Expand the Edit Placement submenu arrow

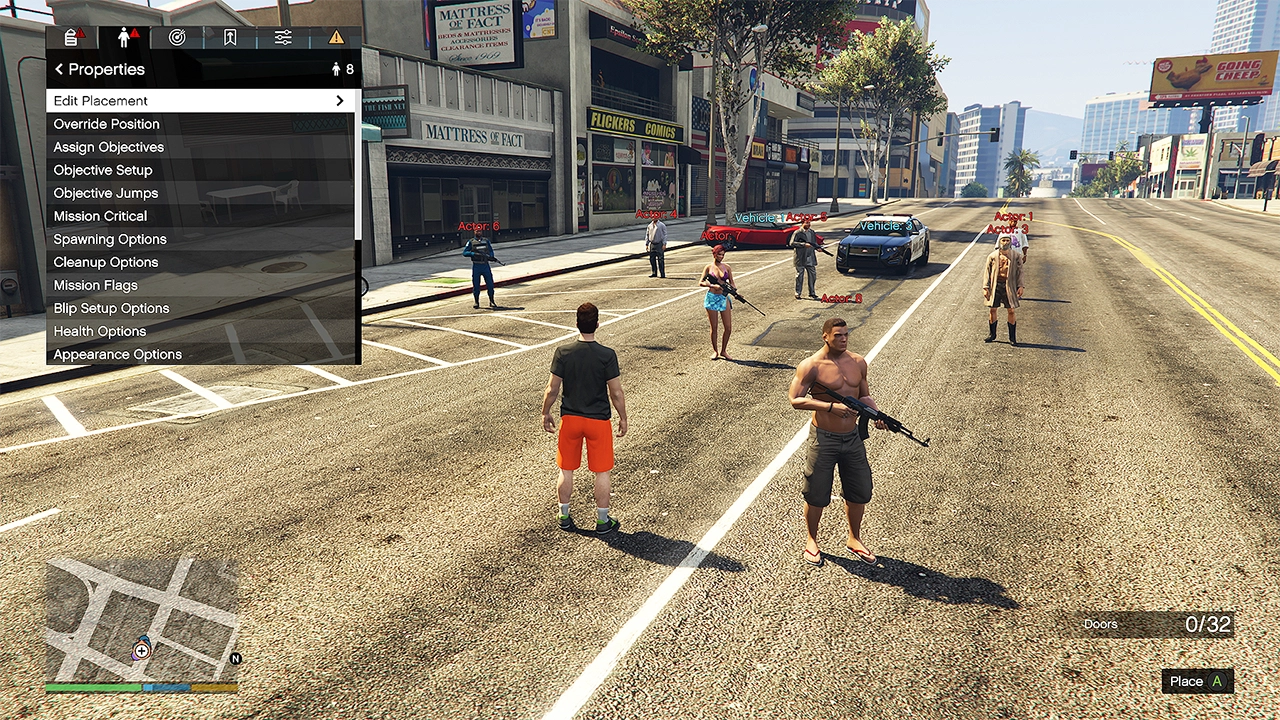coord(340,100)
